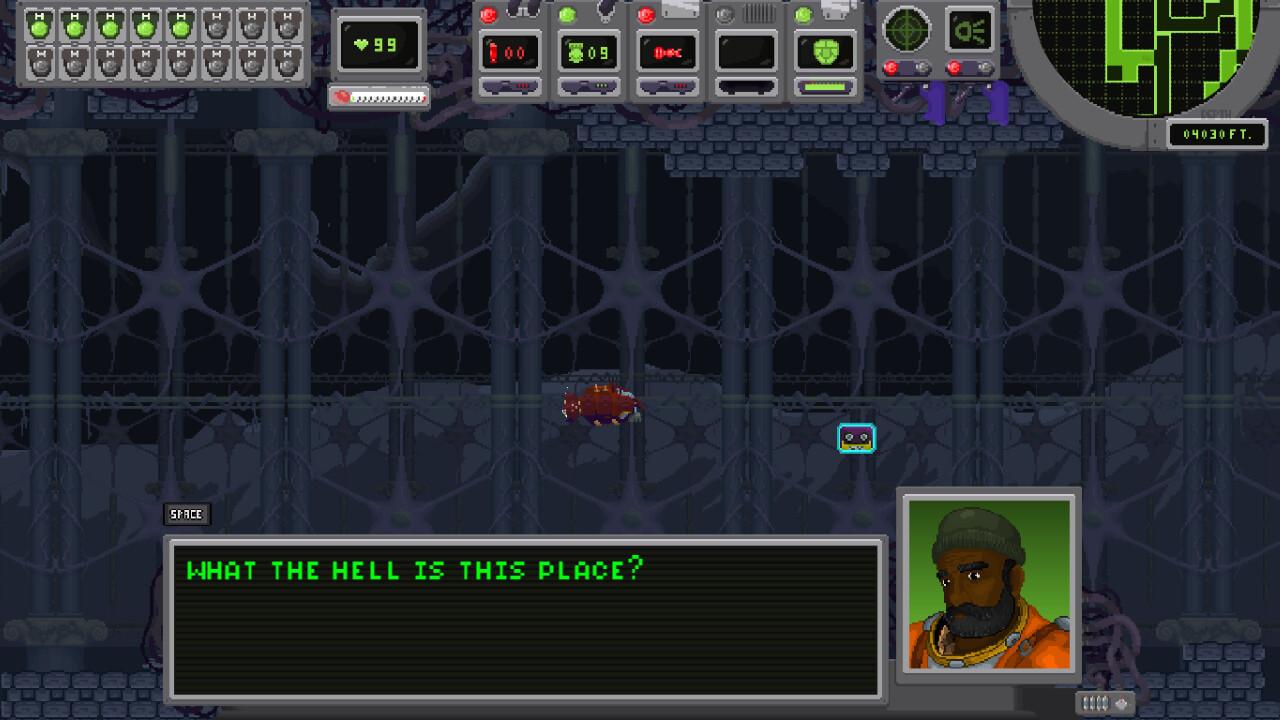Viewport: 1280px width, 720px height.
Task: Select the fire extinguisher slot showing 00
Action: point(512,50)
